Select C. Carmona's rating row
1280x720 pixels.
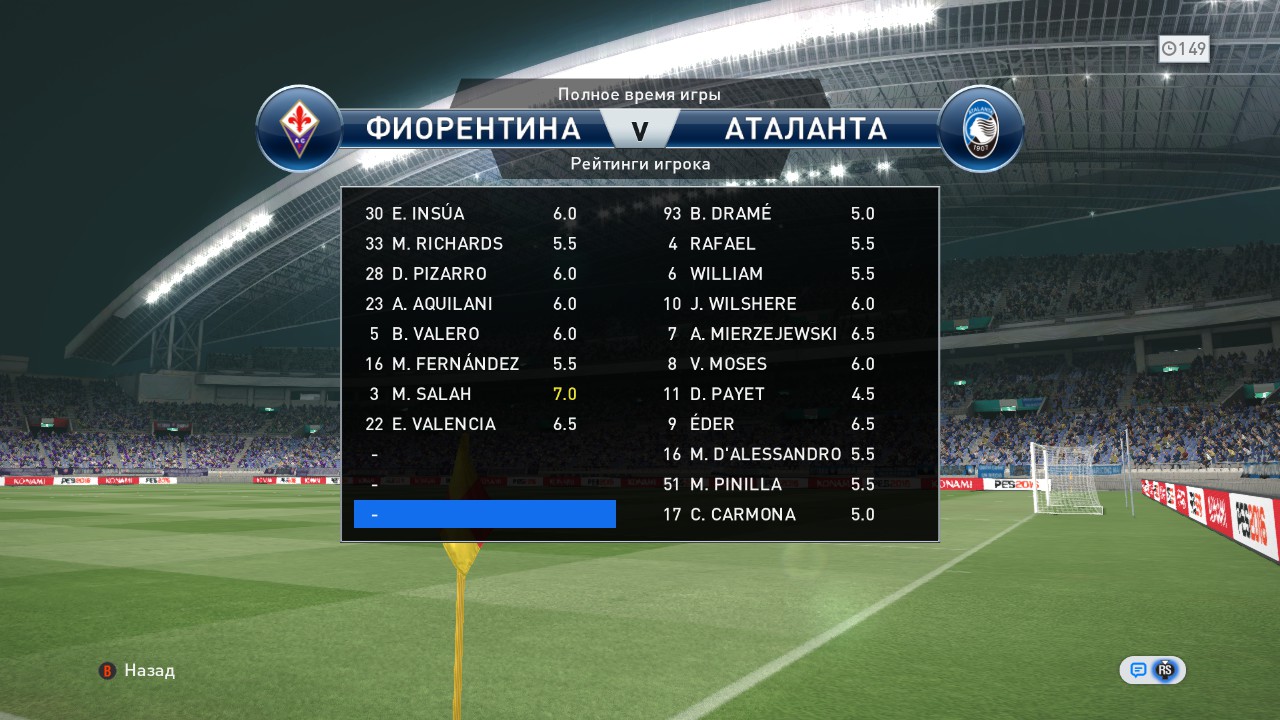(770, 514)
